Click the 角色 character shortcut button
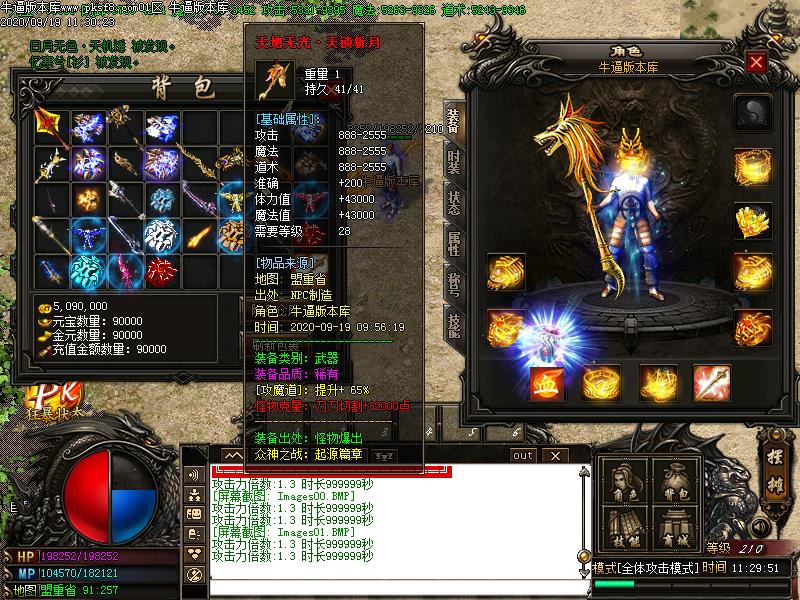Viewport: 800px width, 600px height. click(627, 484)
